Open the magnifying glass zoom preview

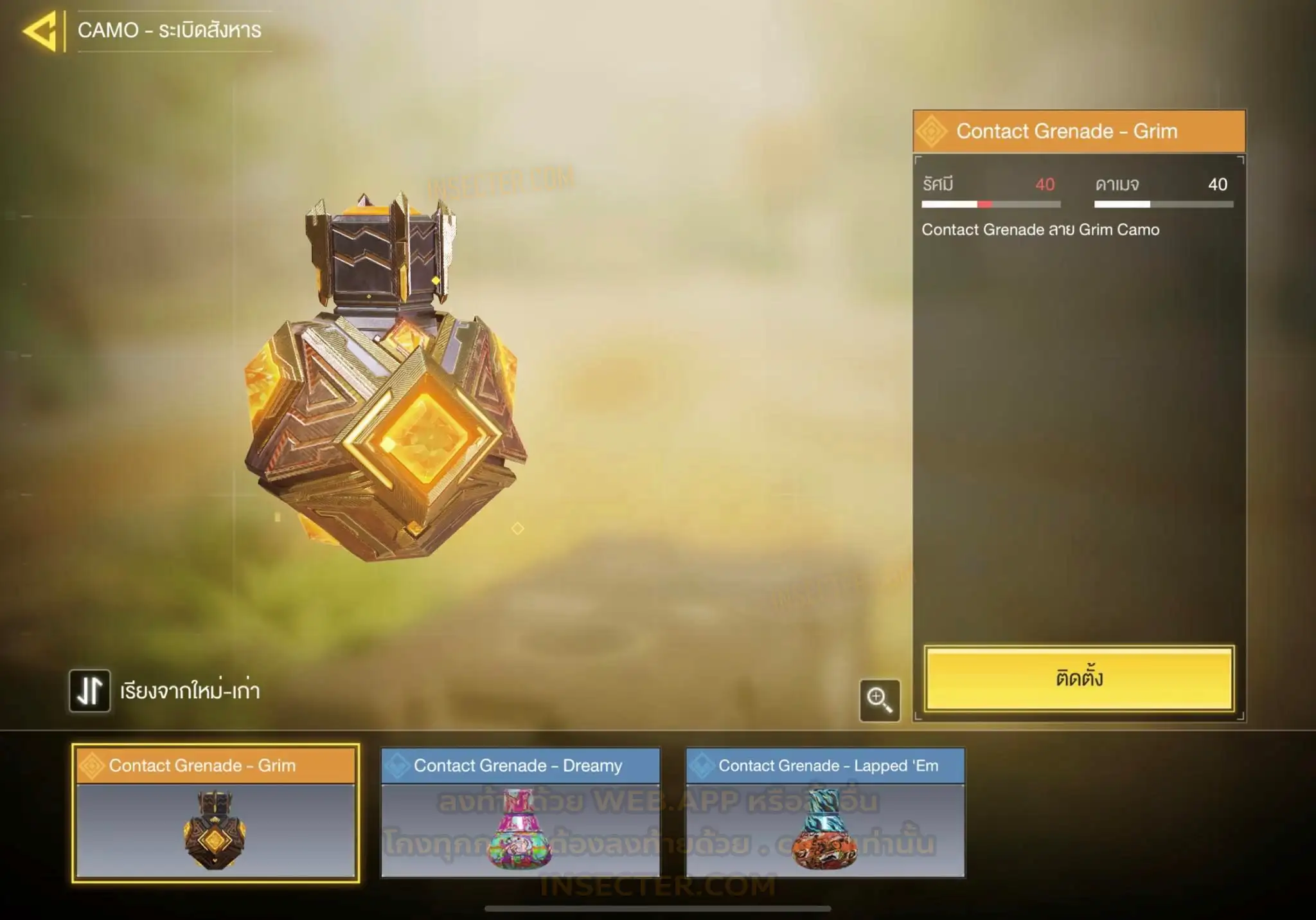pos(879,699)
